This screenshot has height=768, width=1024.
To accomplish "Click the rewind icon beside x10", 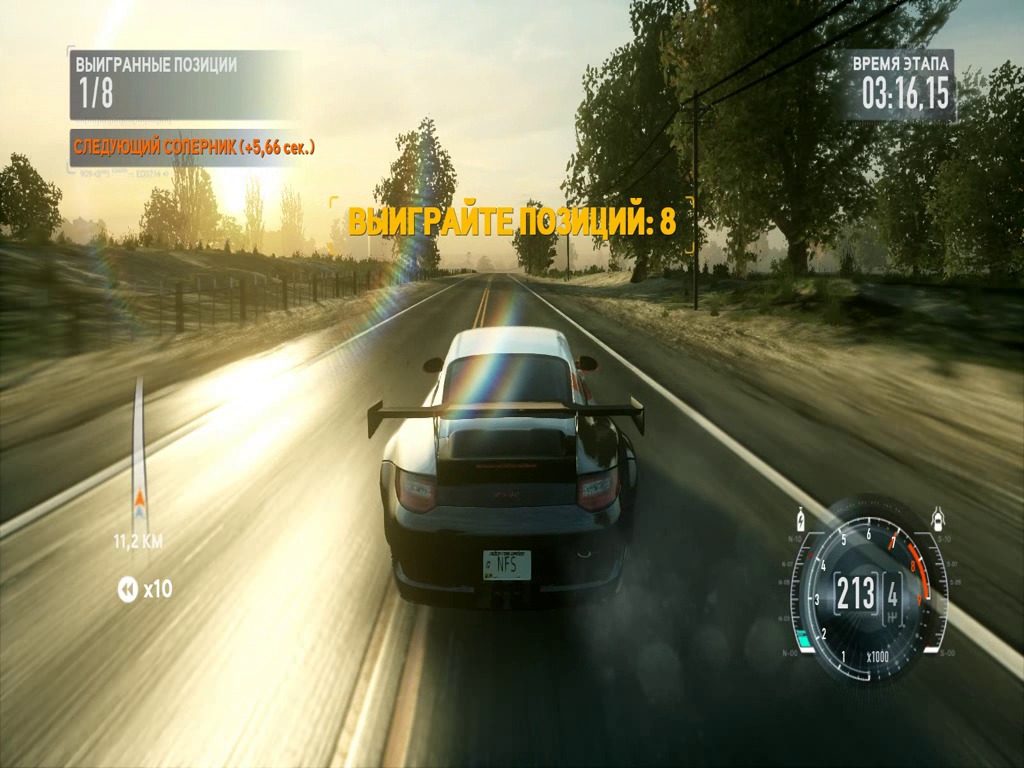I will [127, 590].
